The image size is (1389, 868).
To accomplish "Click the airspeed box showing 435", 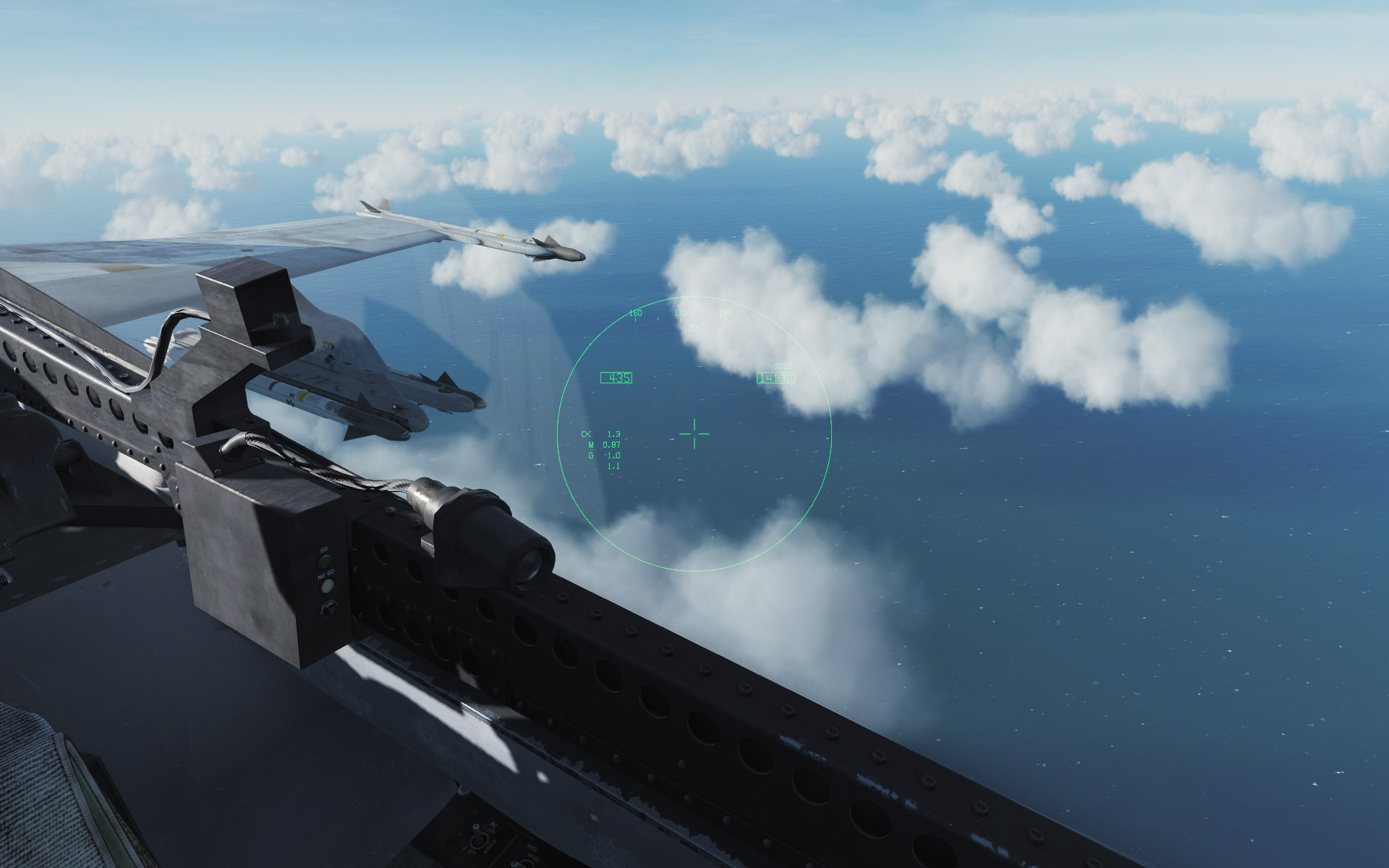I will 616,377.
